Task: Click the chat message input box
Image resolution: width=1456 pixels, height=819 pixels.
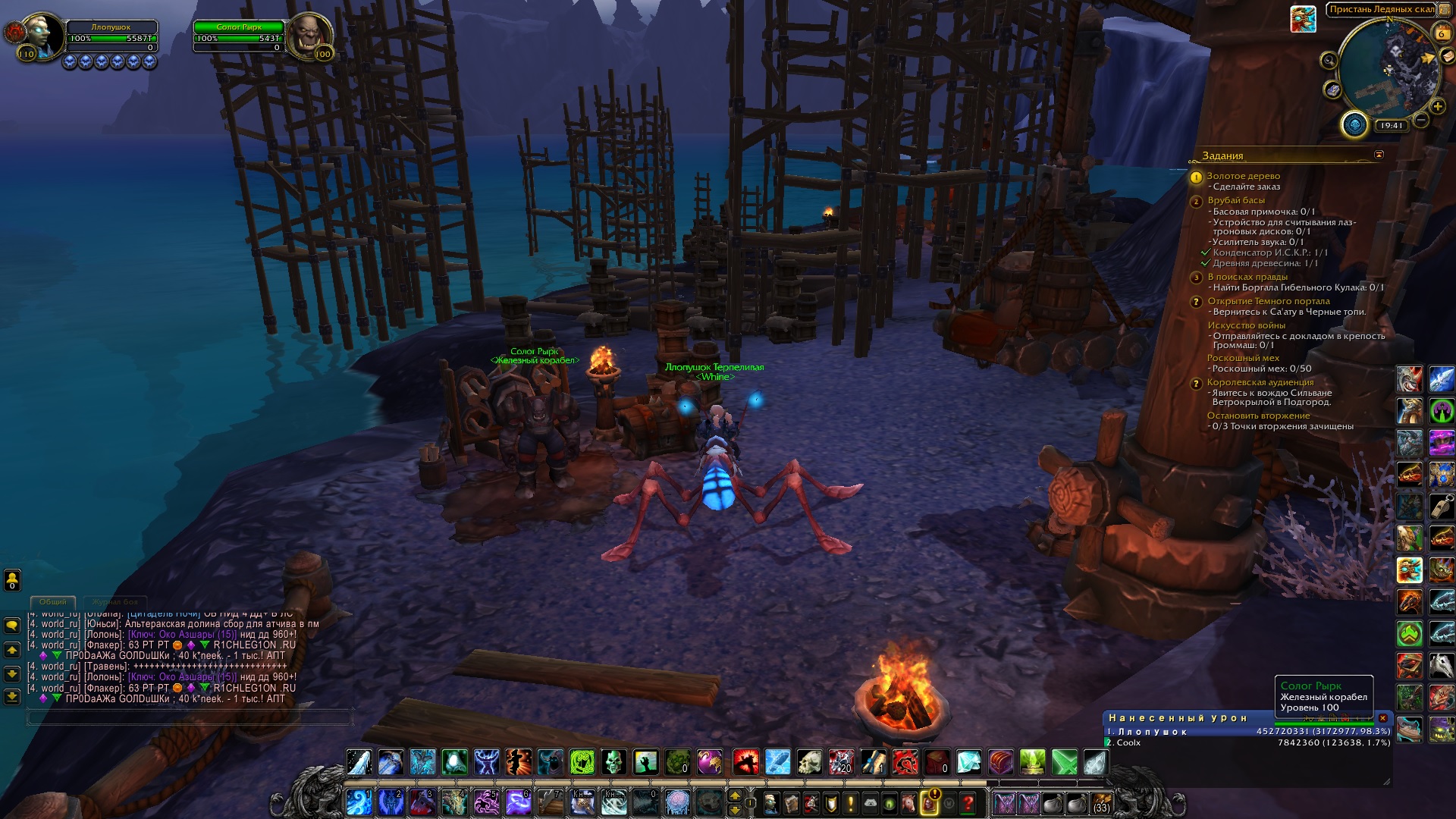Action: (x=190, y=717)
